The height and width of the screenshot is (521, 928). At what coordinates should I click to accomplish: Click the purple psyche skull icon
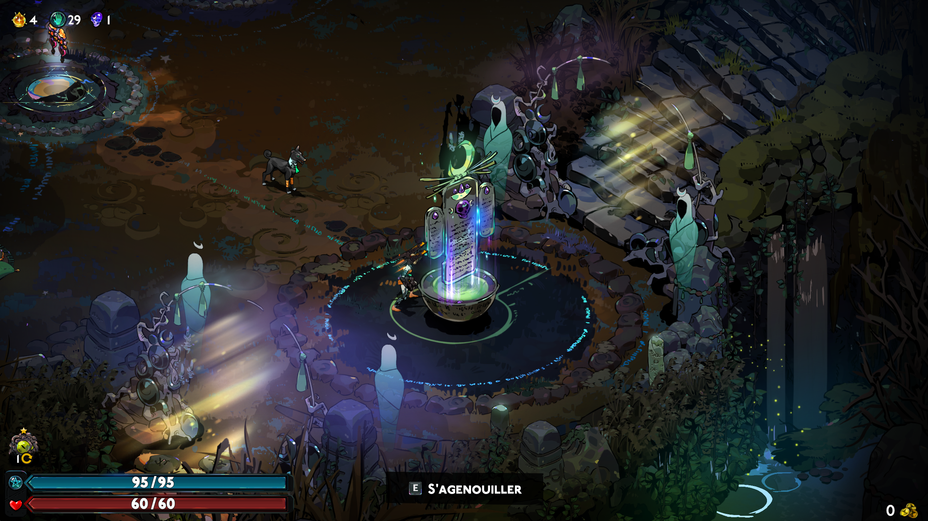pos(96,19)
